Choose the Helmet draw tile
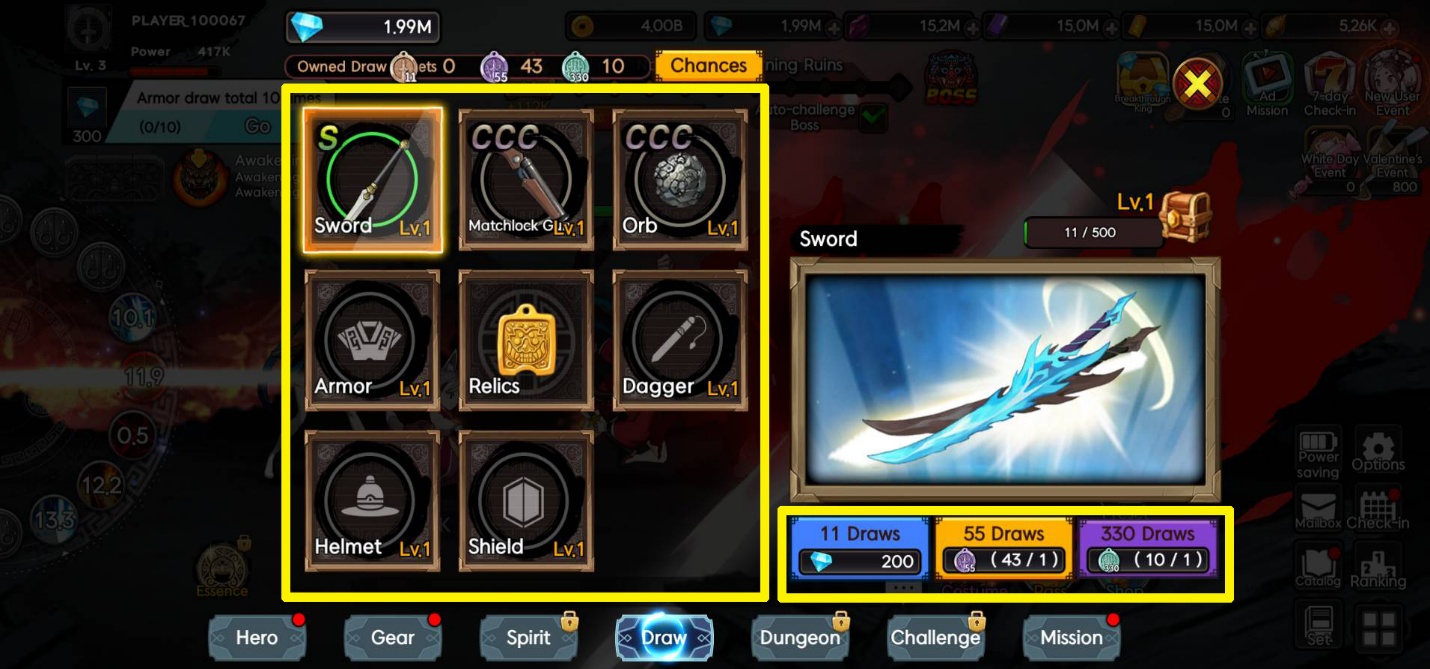Image resolution: width=1430 pixels, height=669 pixels. pos(372,501)
